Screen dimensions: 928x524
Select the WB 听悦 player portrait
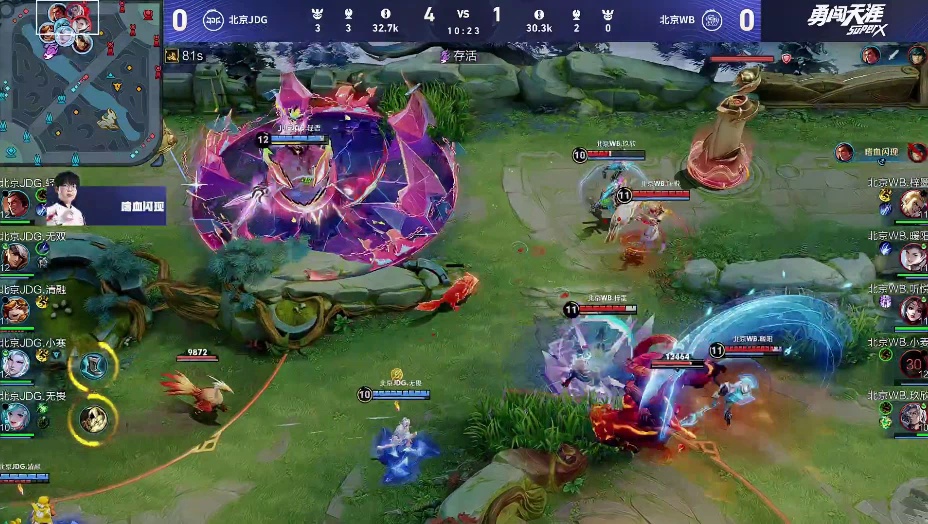tap(912, 310)
